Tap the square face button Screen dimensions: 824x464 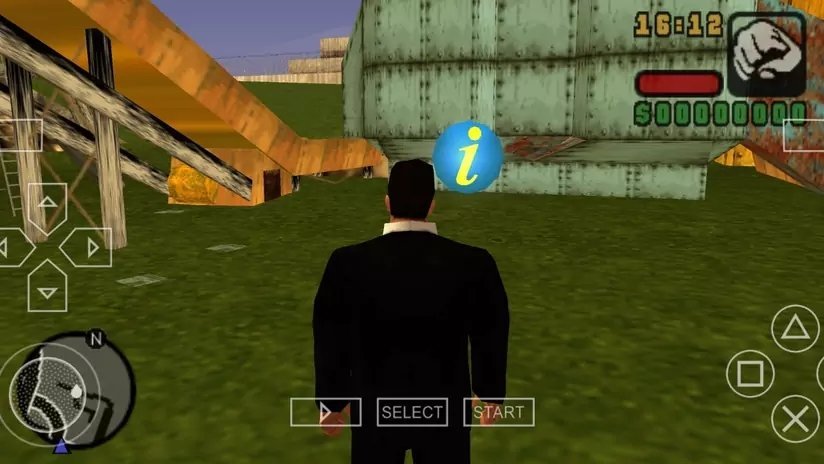[750, 375]
